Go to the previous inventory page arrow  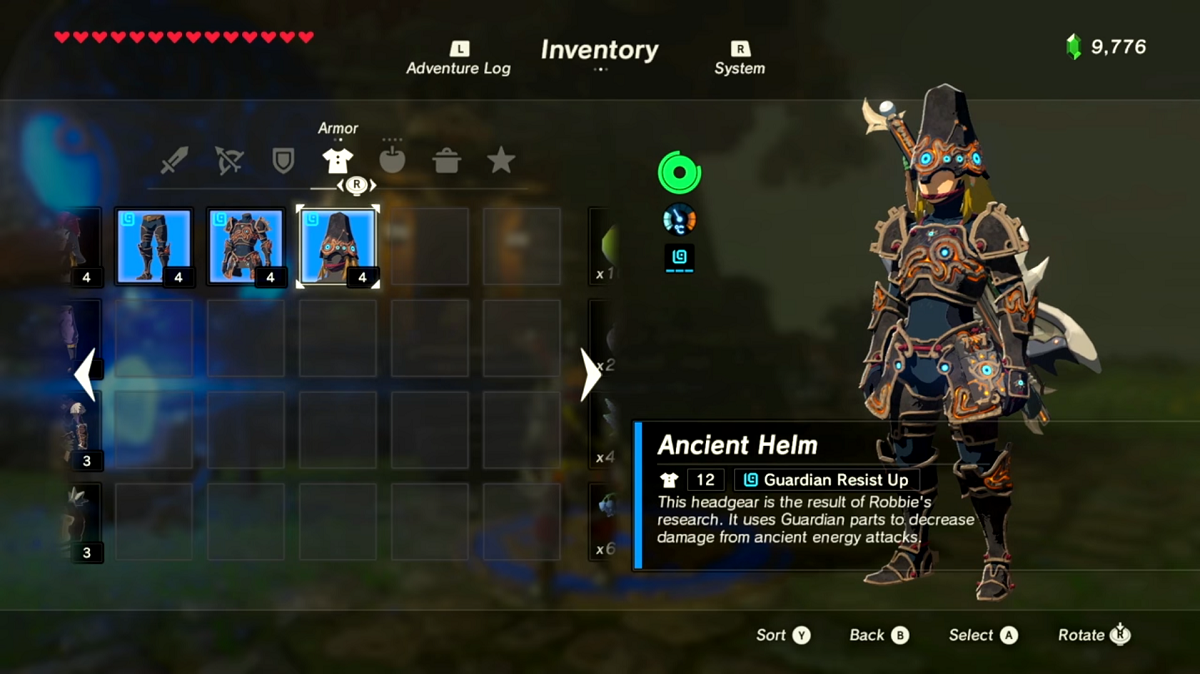[85, 375]
